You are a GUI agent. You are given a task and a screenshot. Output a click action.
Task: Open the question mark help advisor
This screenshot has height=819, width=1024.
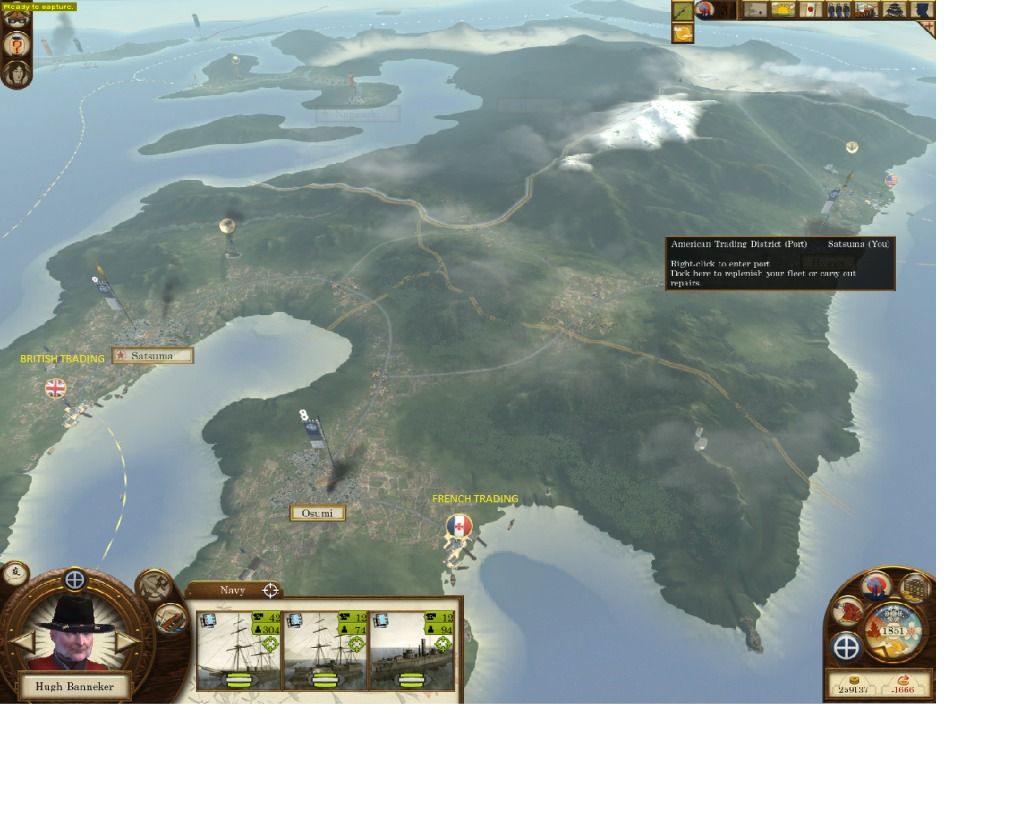(x=16, y=44)
